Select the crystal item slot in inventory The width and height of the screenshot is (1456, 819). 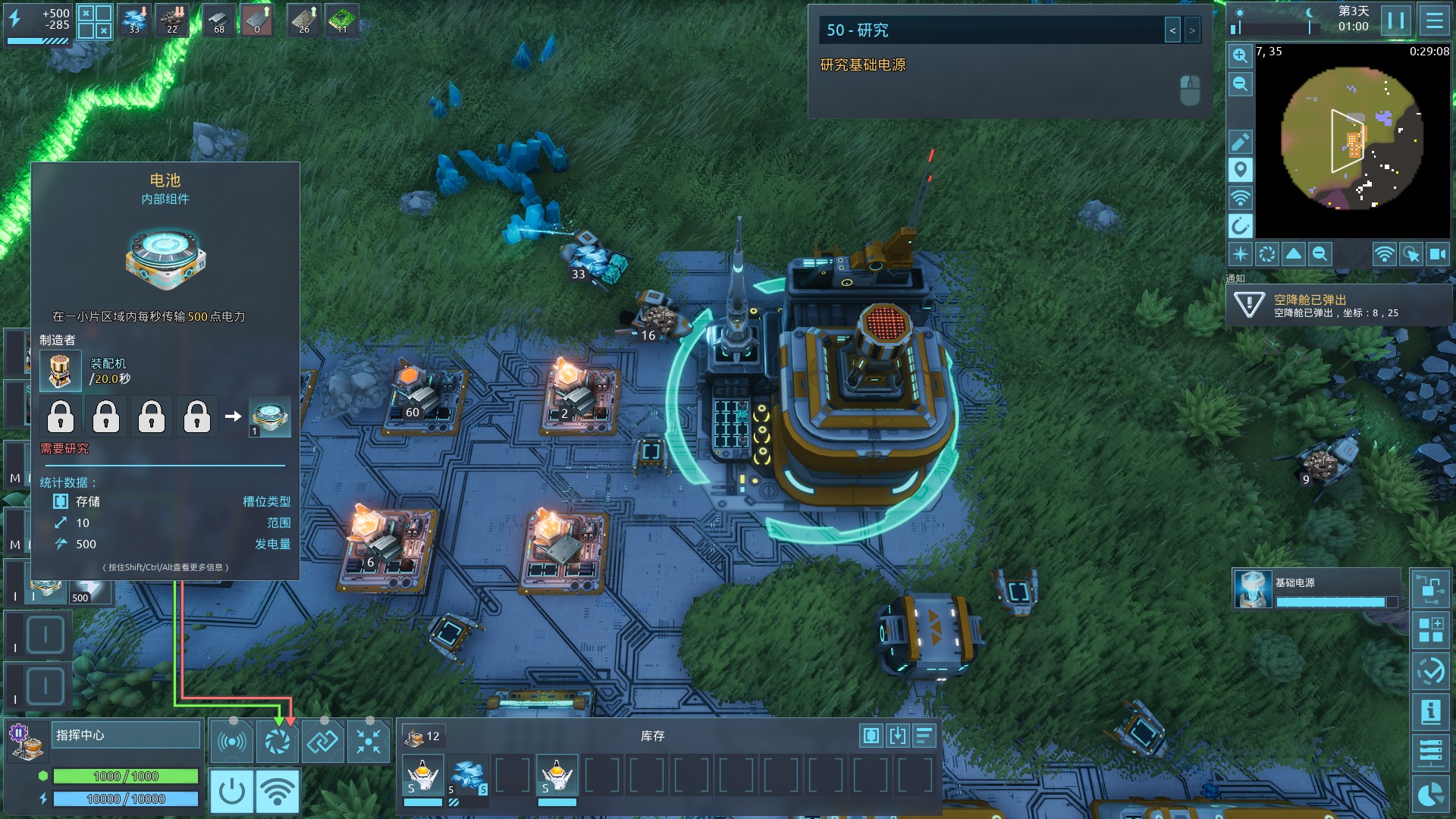click(468, 776)
